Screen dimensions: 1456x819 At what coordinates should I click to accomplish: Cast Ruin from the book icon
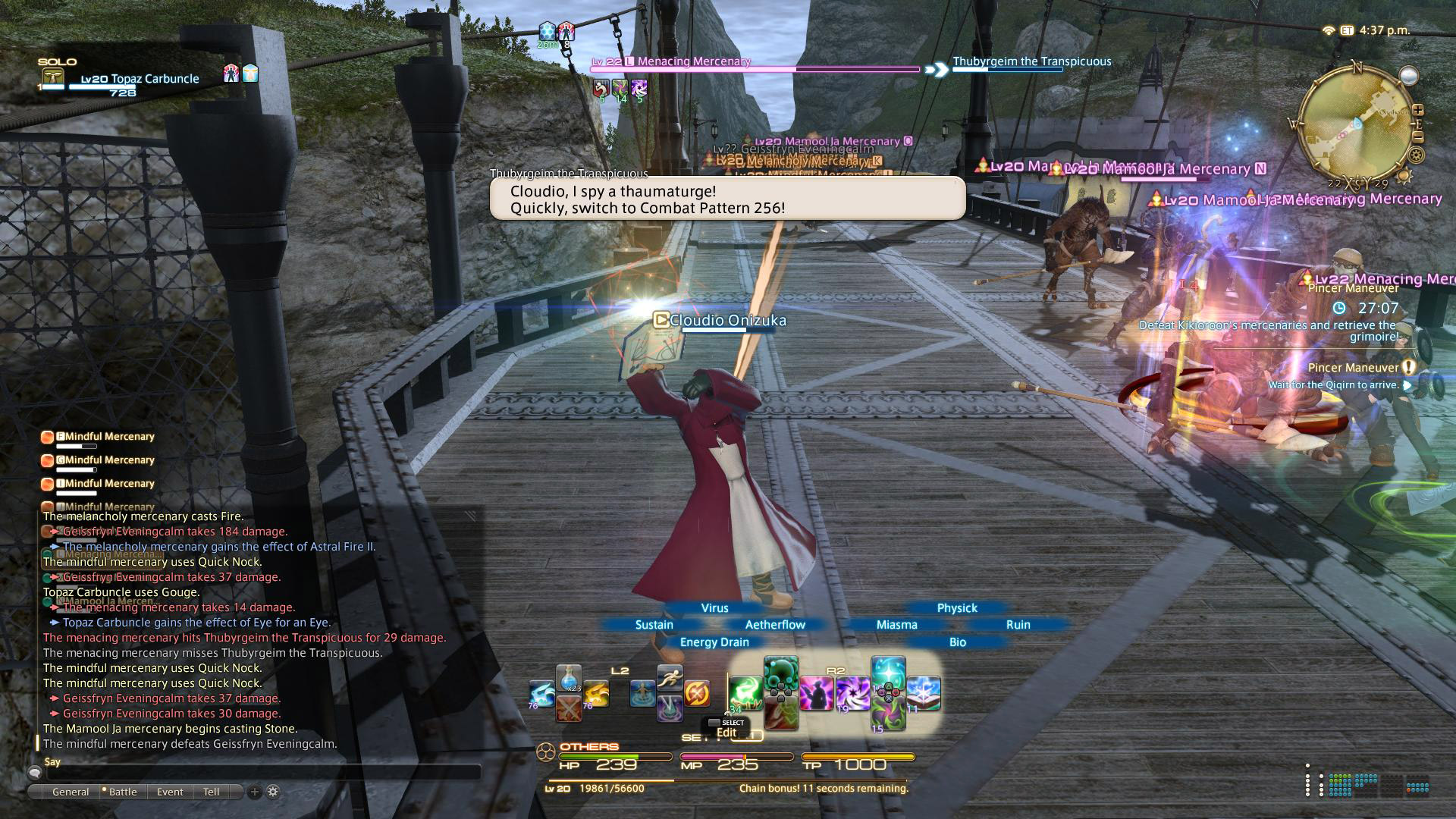click(x=924, y=693)
